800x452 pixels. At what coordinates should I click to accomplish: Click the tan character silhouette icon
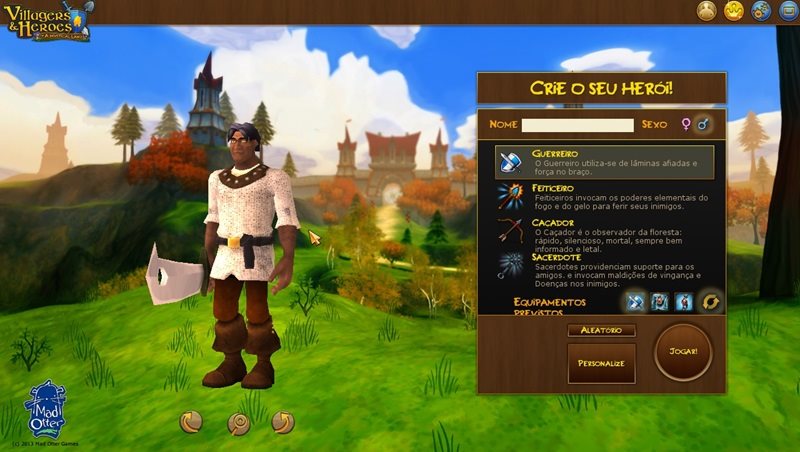[707, 11]
